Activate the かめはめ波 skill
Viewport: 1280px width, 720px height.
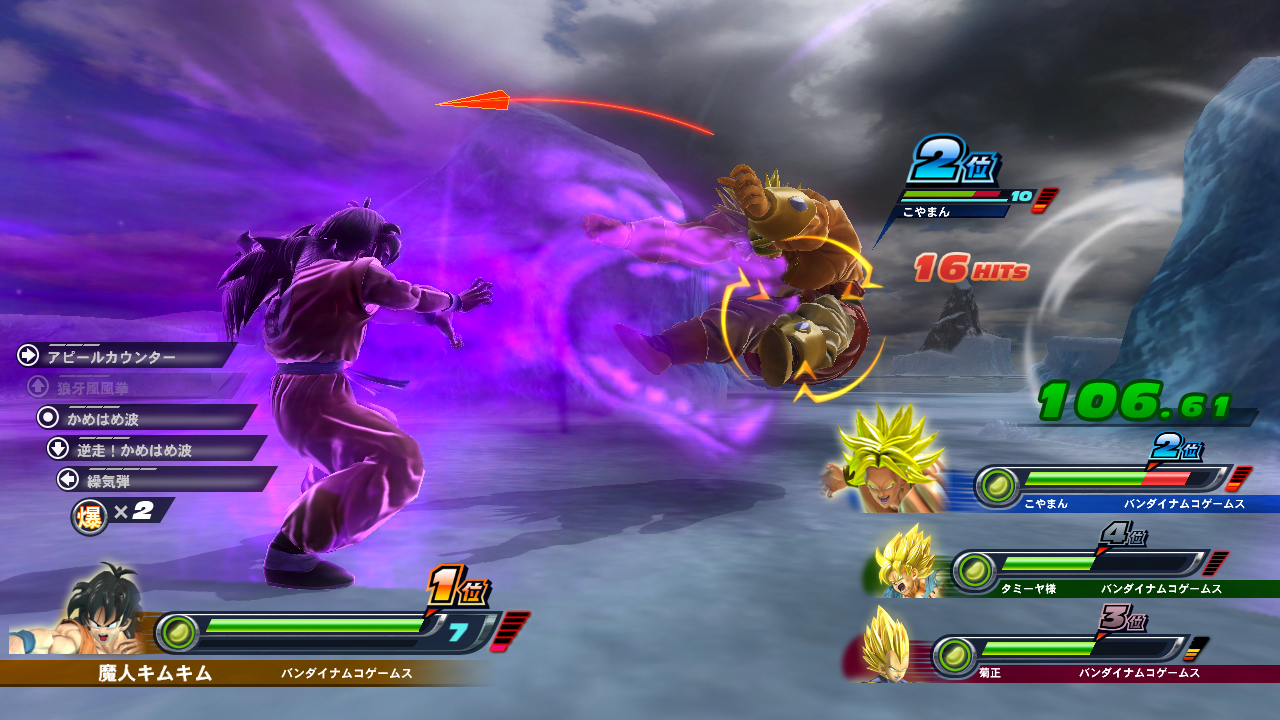click(x=103, y=418)
